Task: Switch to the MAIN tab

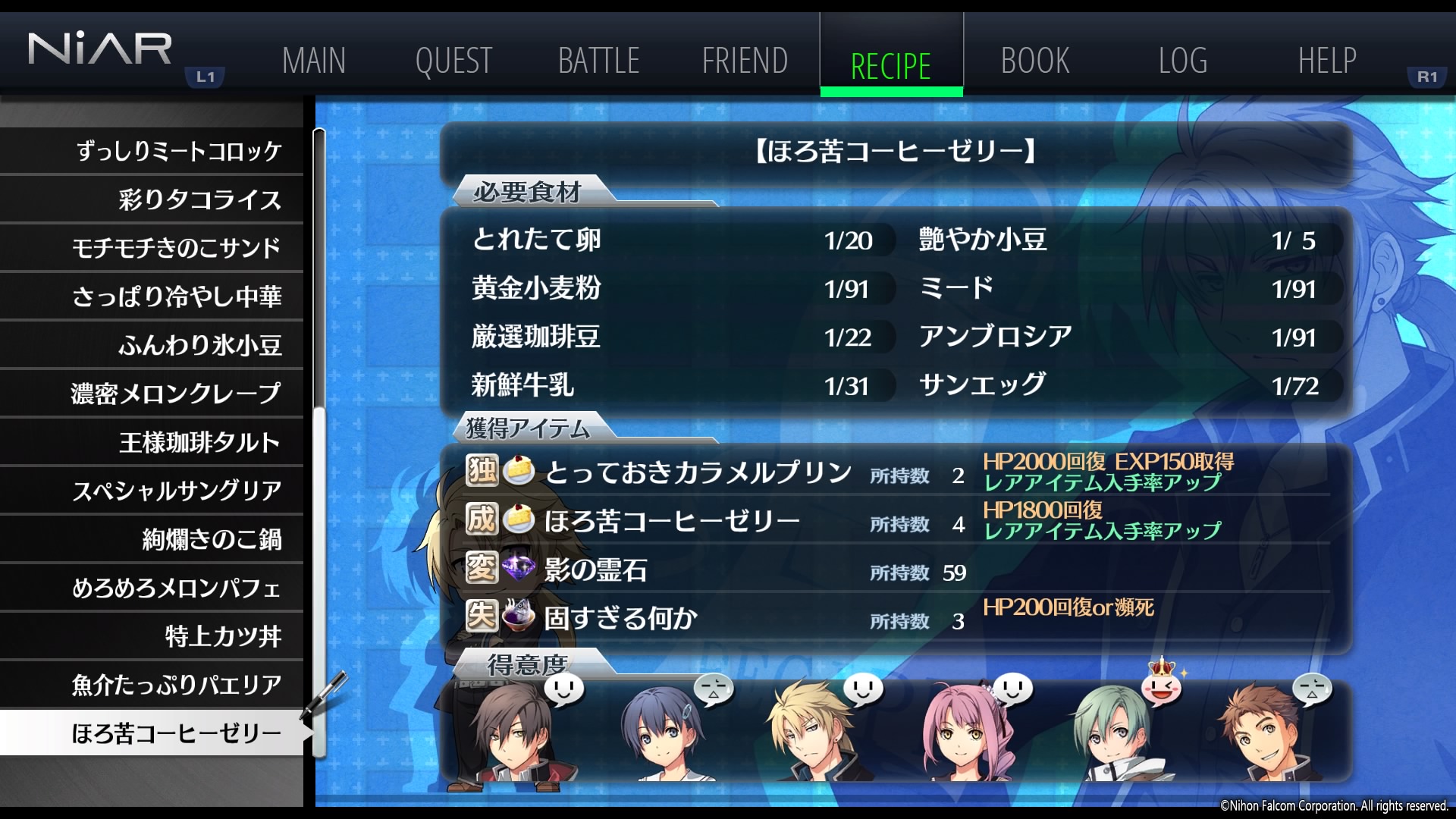Action: click(313, 61)
